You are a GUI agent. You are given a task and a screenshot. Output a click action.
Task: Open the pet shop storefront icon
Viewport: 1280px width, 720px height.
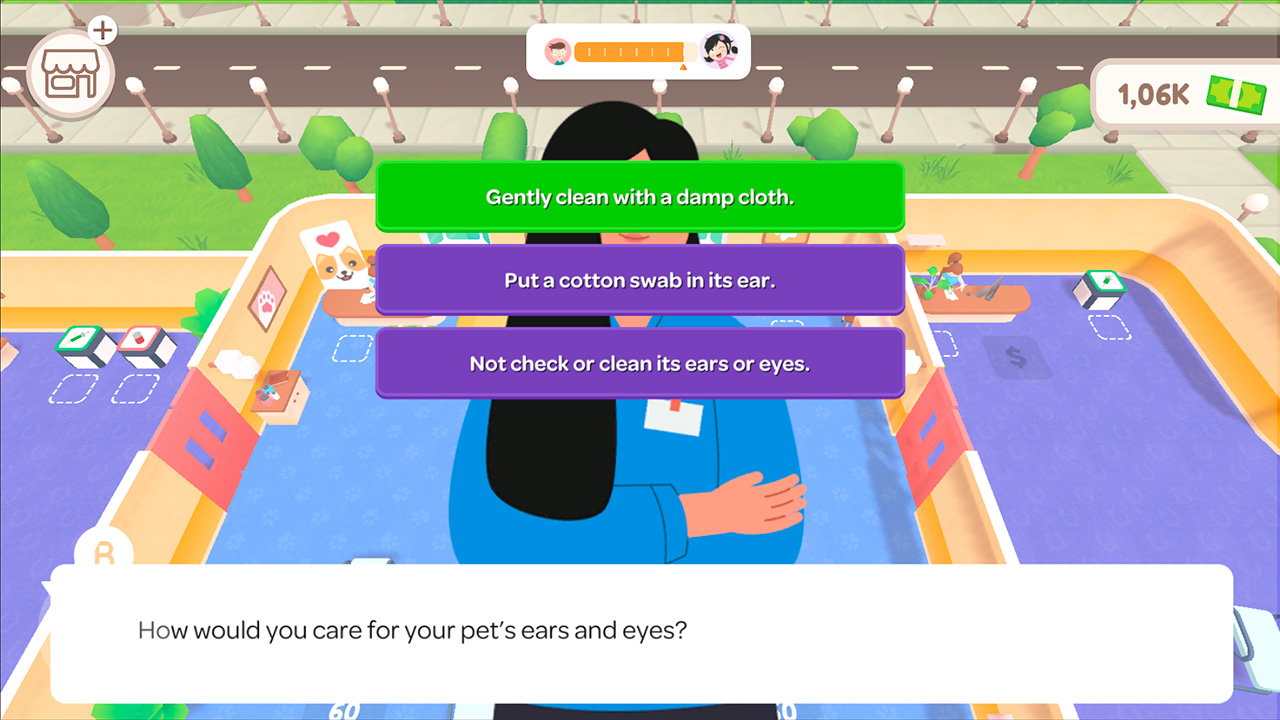point(70,70)
